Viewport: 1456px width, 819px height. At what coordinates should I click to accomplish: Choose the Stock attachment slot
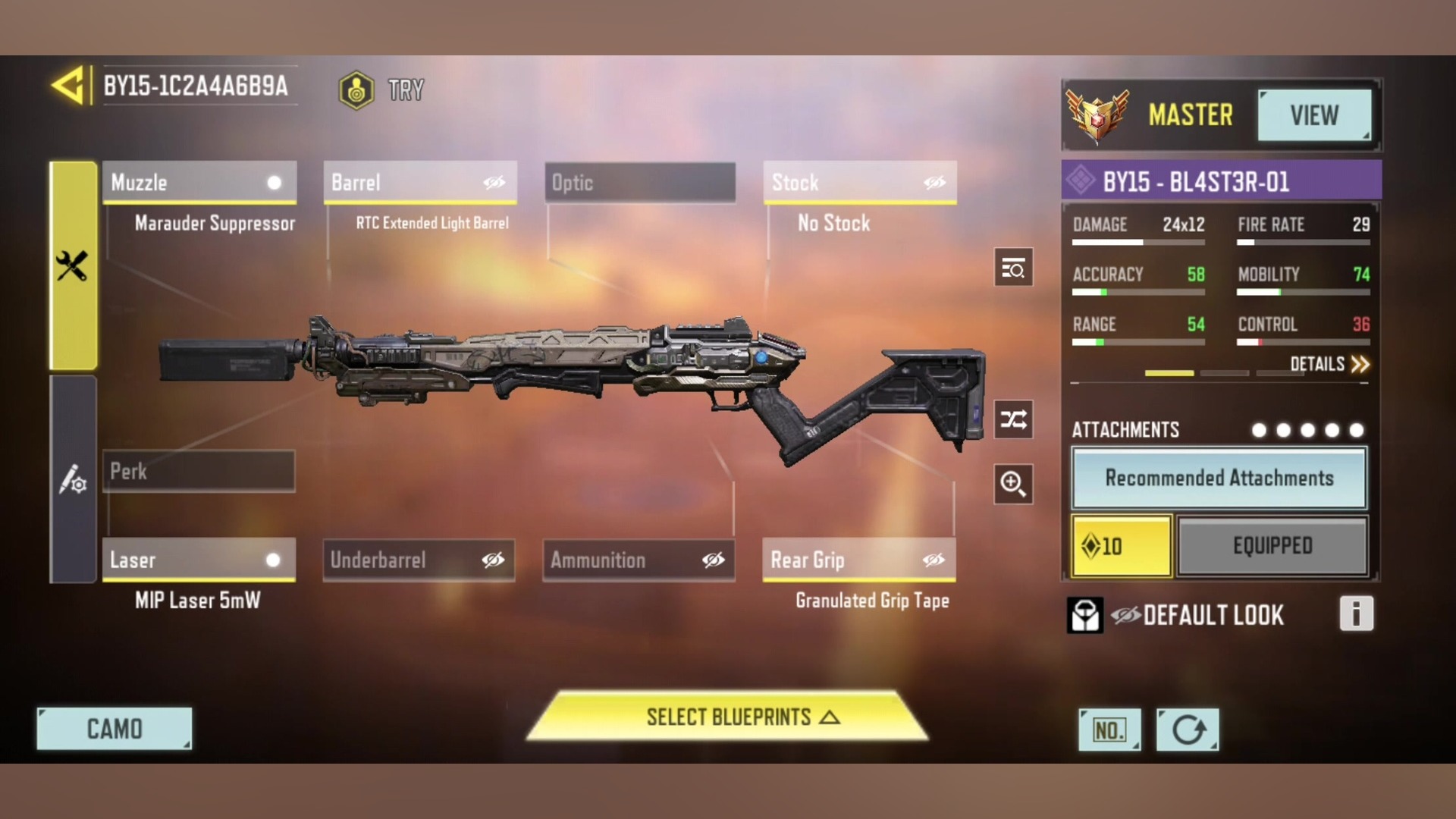[x=860, y=183]
